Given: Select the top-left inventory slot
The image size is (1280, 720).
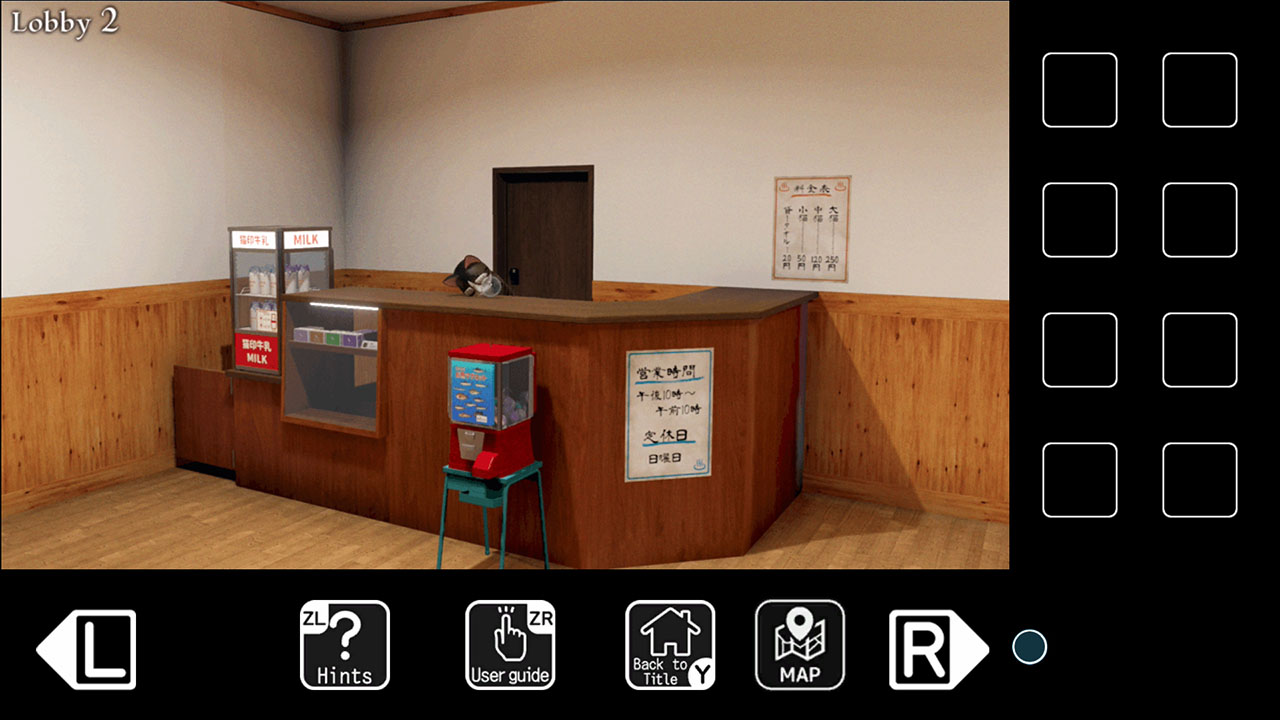Looking at the screenshot, I should pos(1080,91).
